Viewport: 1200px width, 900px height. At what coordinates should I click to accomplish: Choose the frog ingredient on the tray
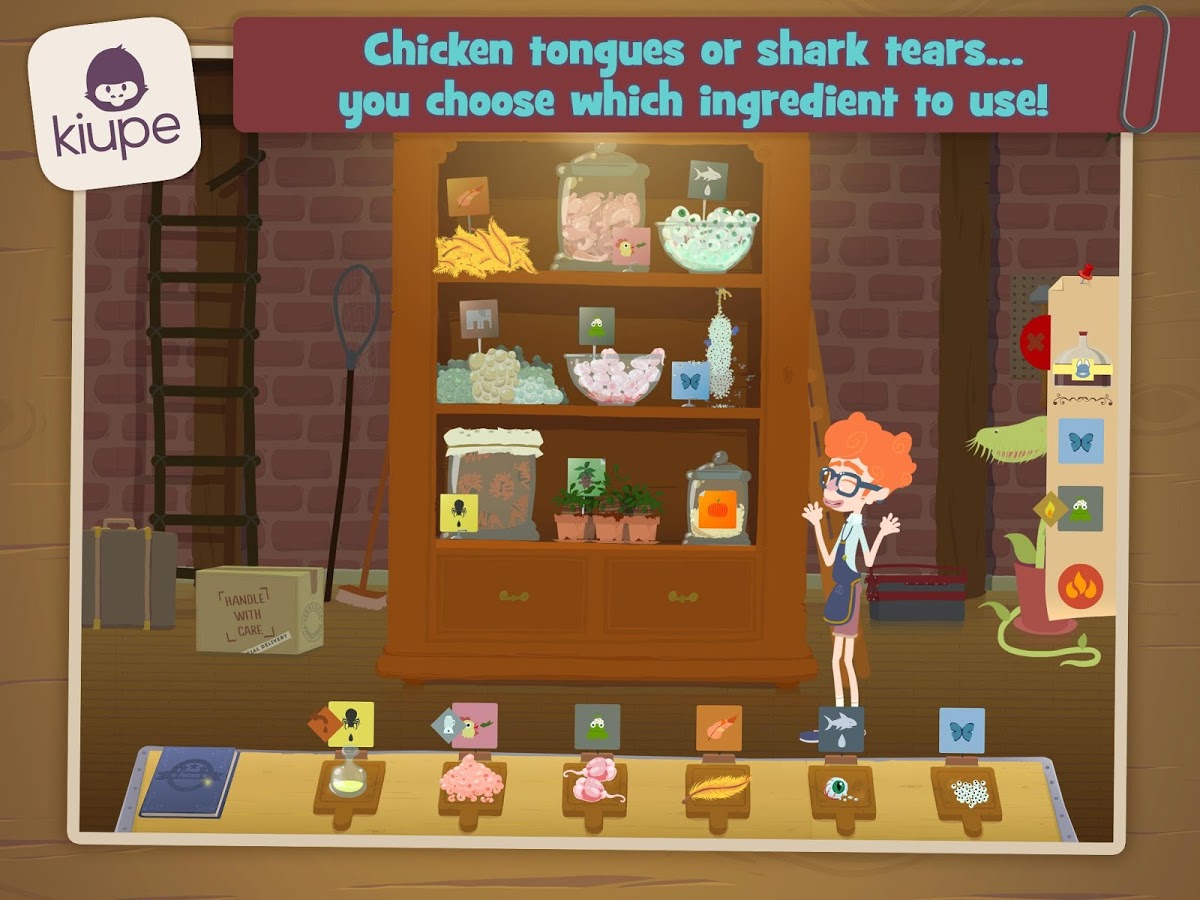(594, 781)
